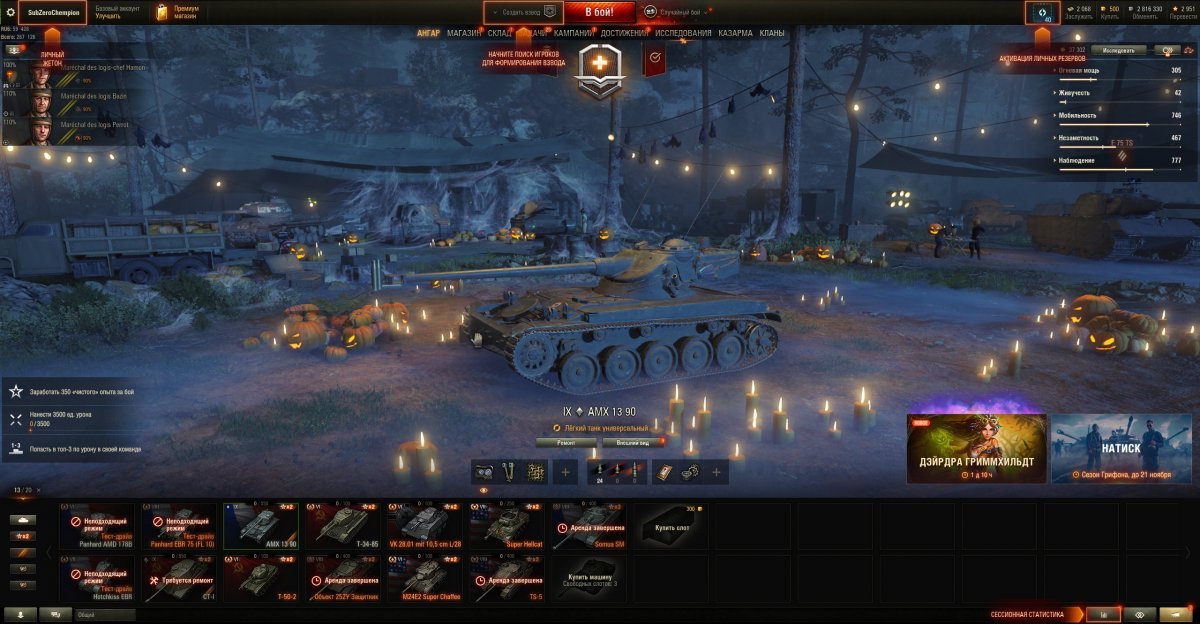Change battle mode from Случайный бой
Screen dimensions: 1200x624
tap(678, 12)
